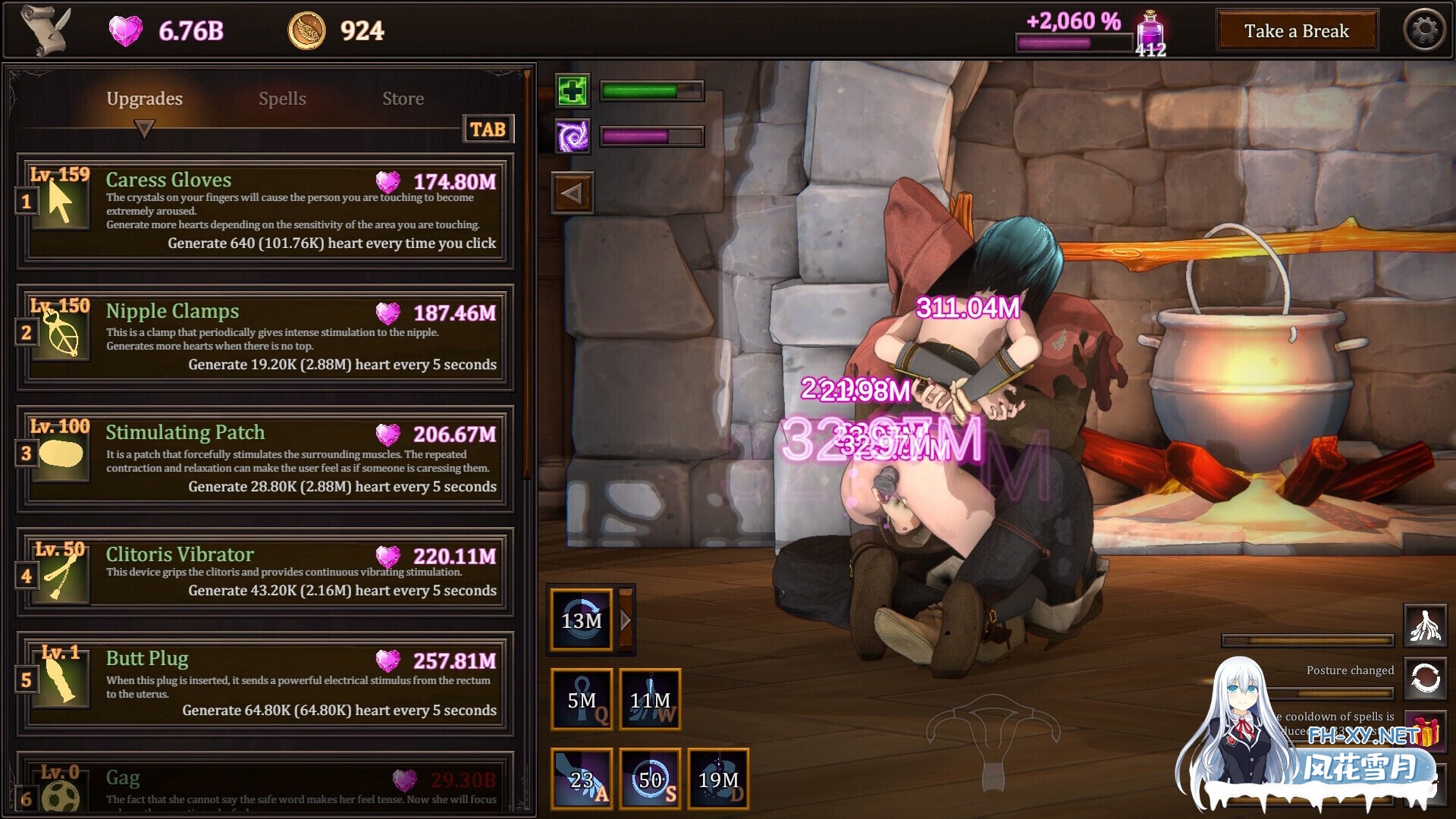1456x819 pixels.
Task: Click the green plus healing icon
Action: 573,91
